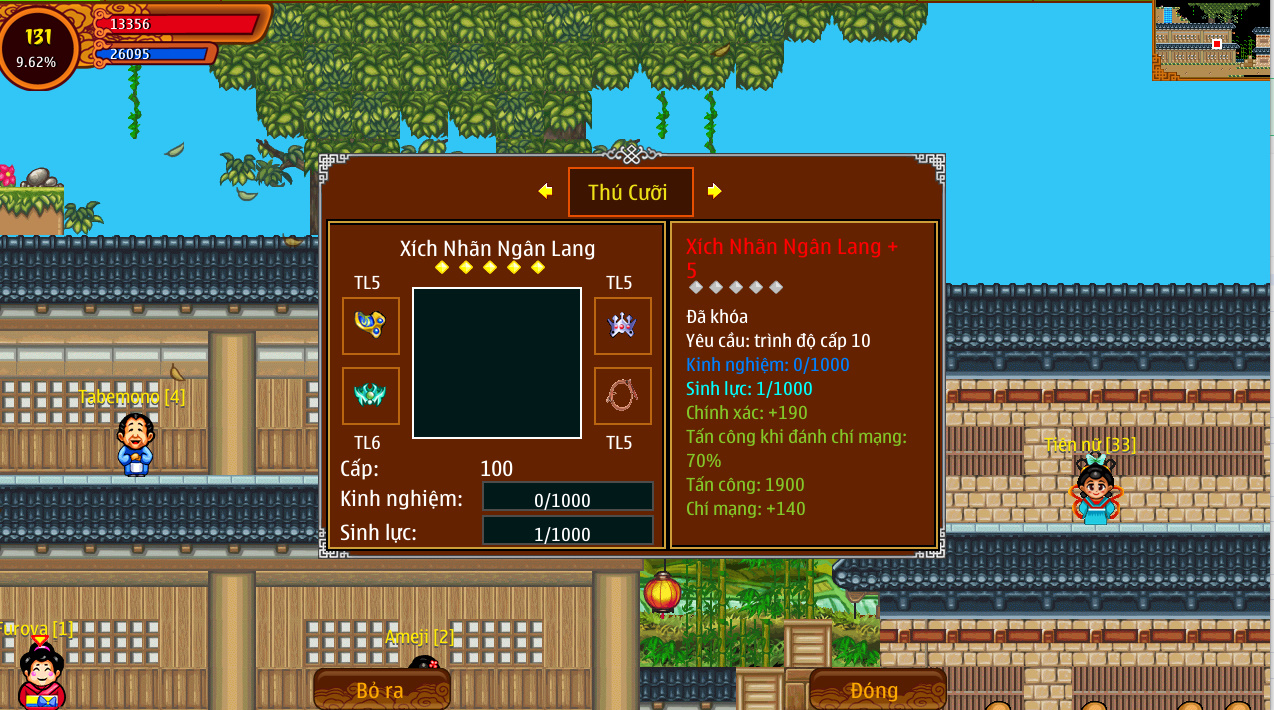The width and height of the screenshot is (1274, 710).
Task: Pick the coiled rope whip slot
Action: click(622, 396)
